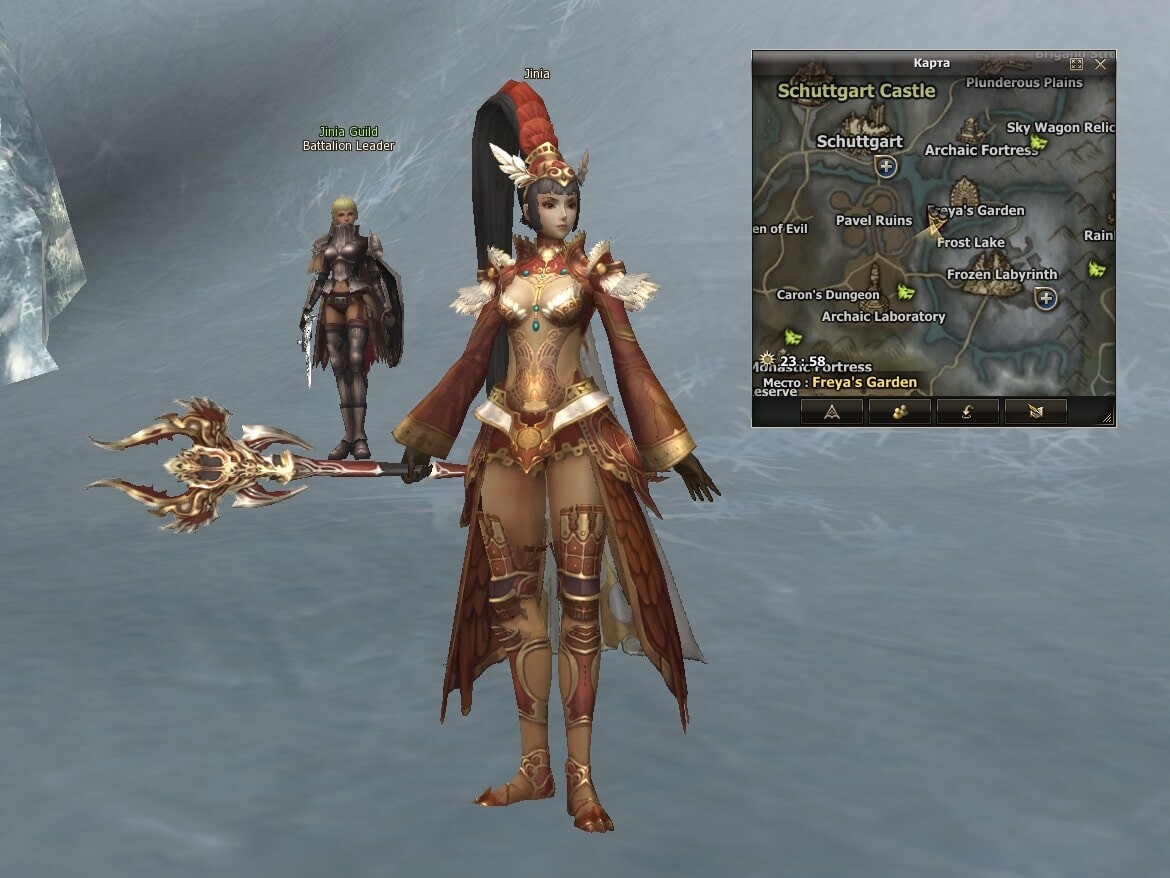1170x878 pixels.
Task: Select Archaic Laboratory on the map
Action: click(883, 316)
